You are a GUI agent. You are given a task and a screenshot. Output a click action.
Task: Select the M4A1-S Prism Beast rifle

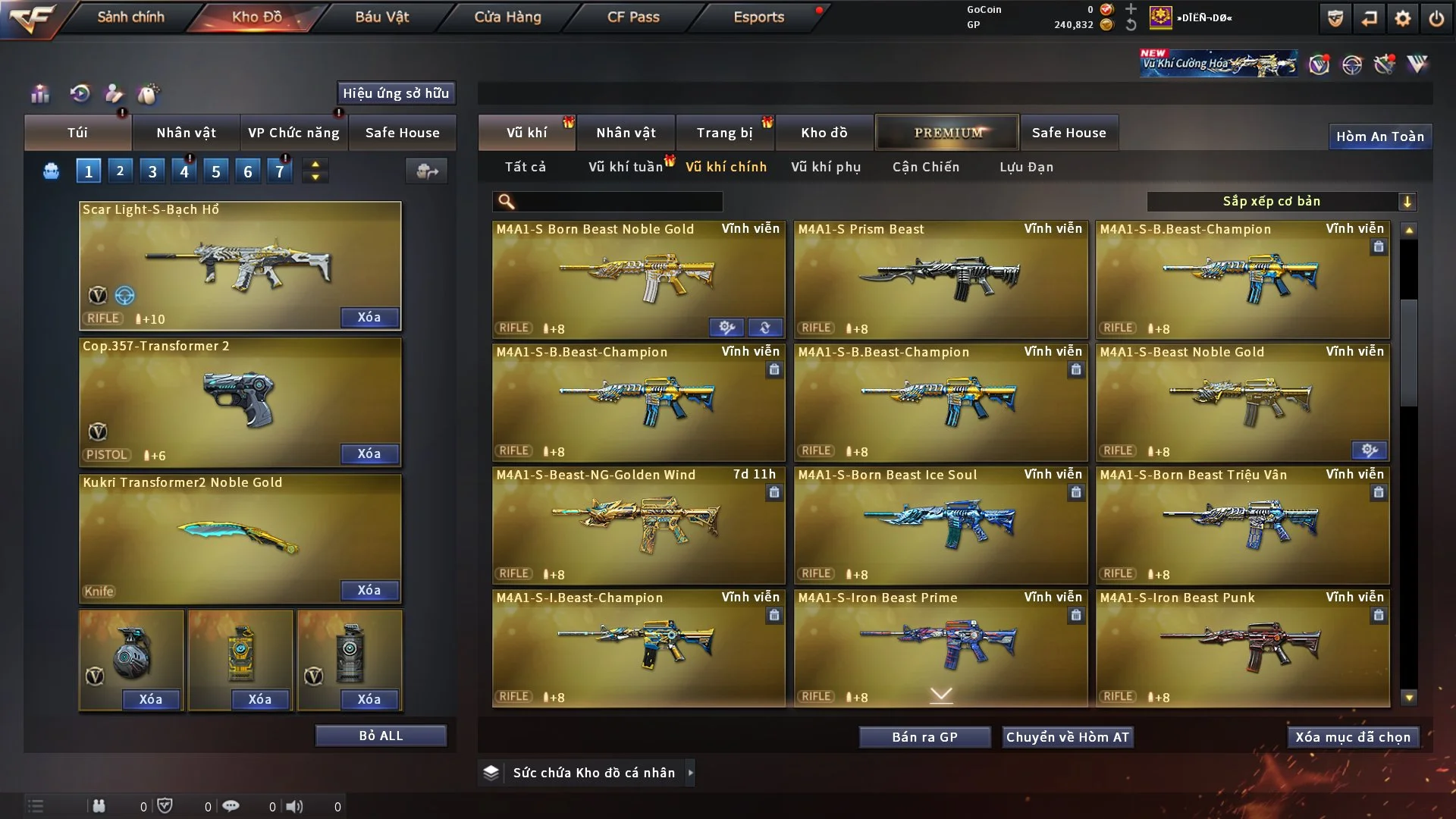pos(940,279)
